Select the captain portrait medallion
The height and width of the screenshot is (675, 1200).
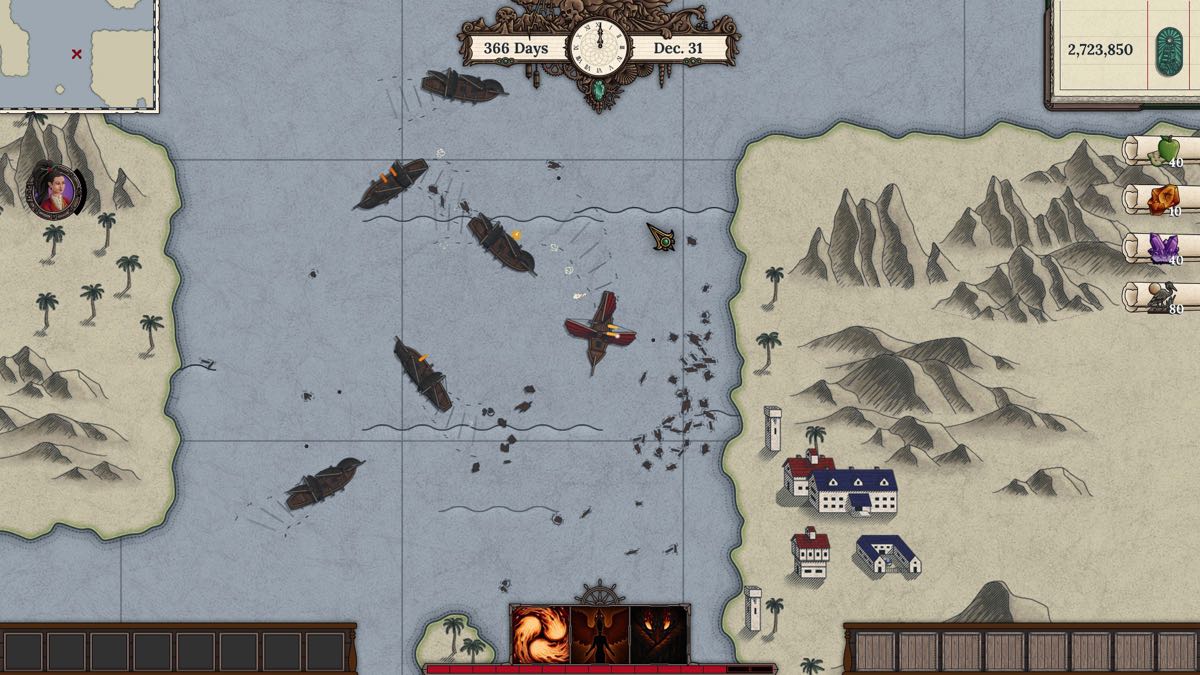point(56,190)
